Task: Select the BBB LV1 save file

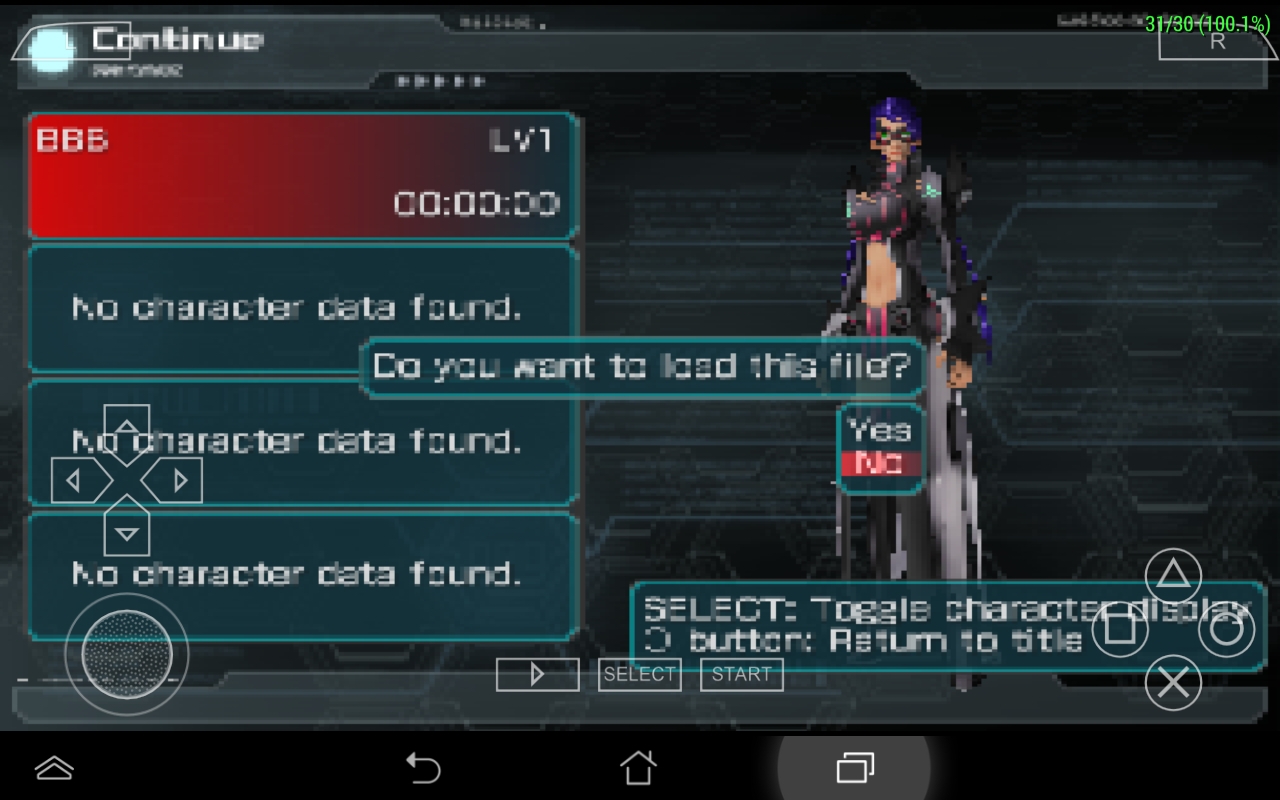Action: pos(302,176)
